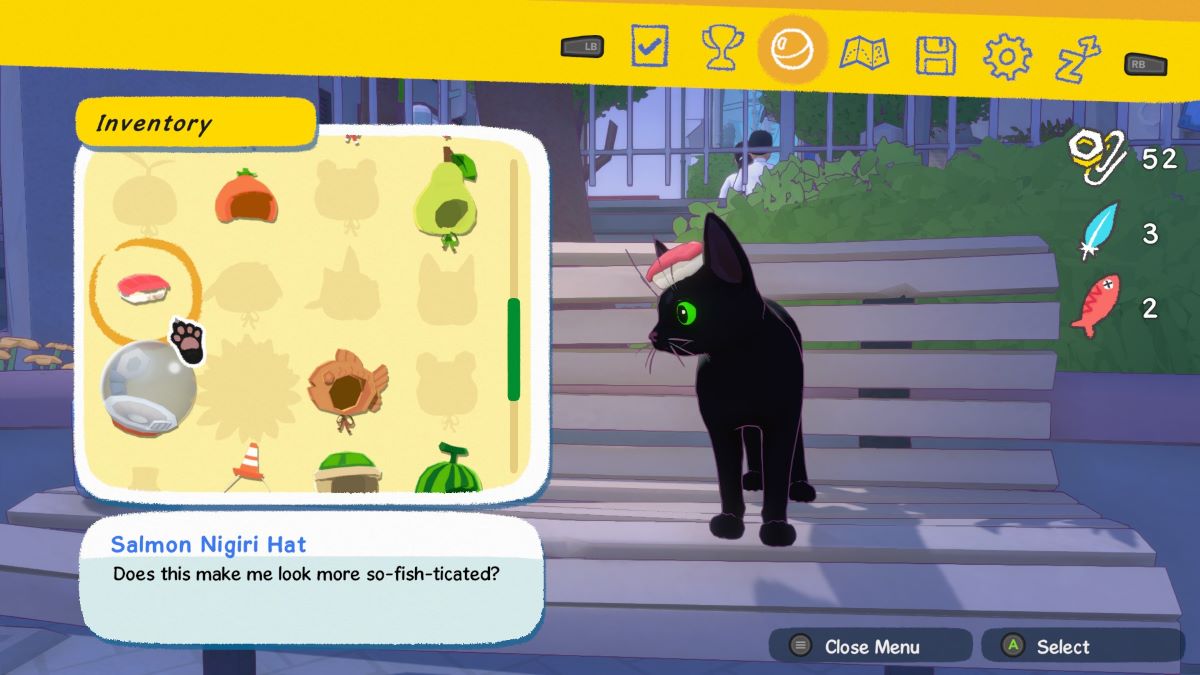
Task: Pick the green dome hat
Action: [x=345, y=472]
